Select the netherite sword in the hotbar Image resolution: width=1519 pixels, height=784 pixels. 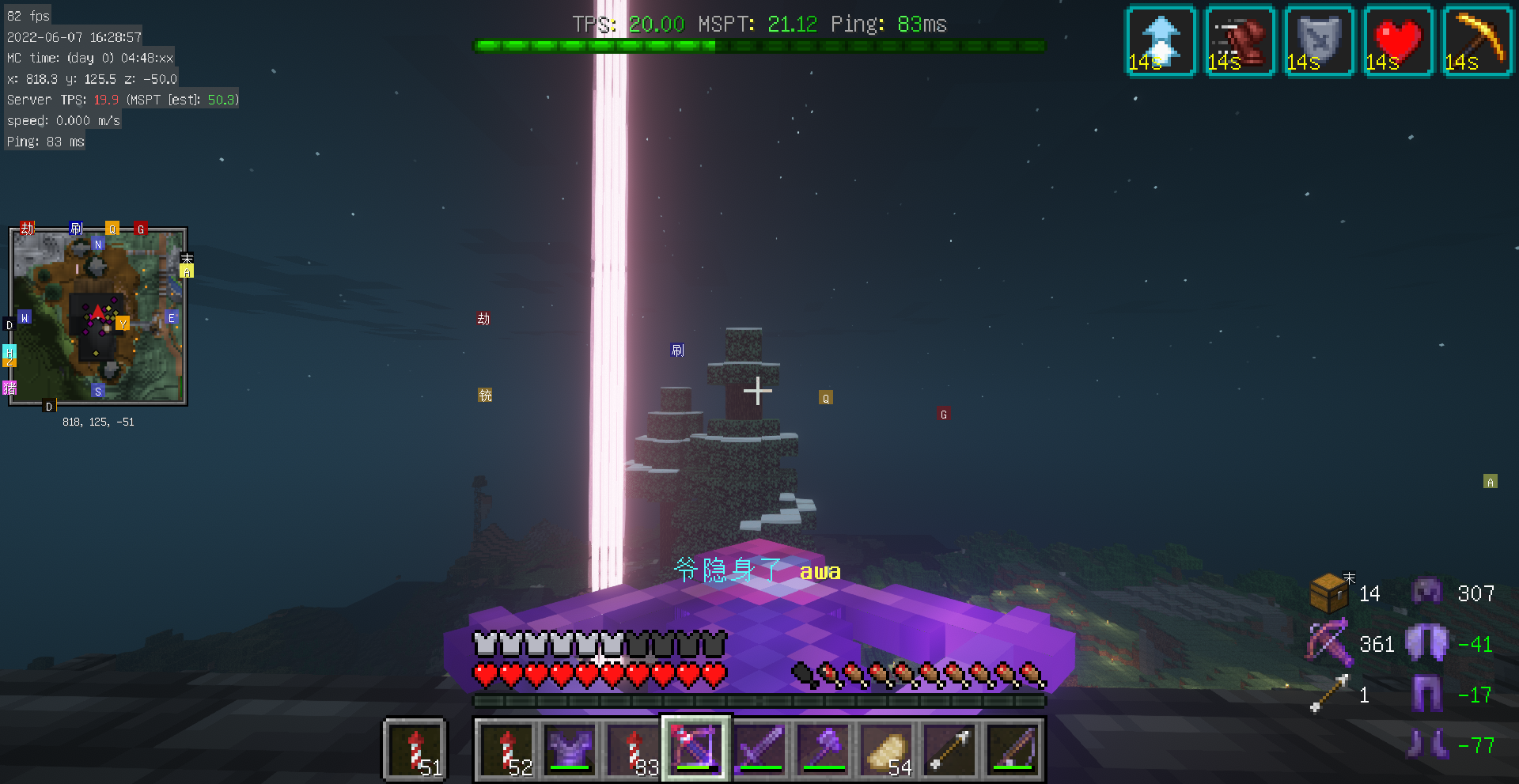click(x=760, y=748)
